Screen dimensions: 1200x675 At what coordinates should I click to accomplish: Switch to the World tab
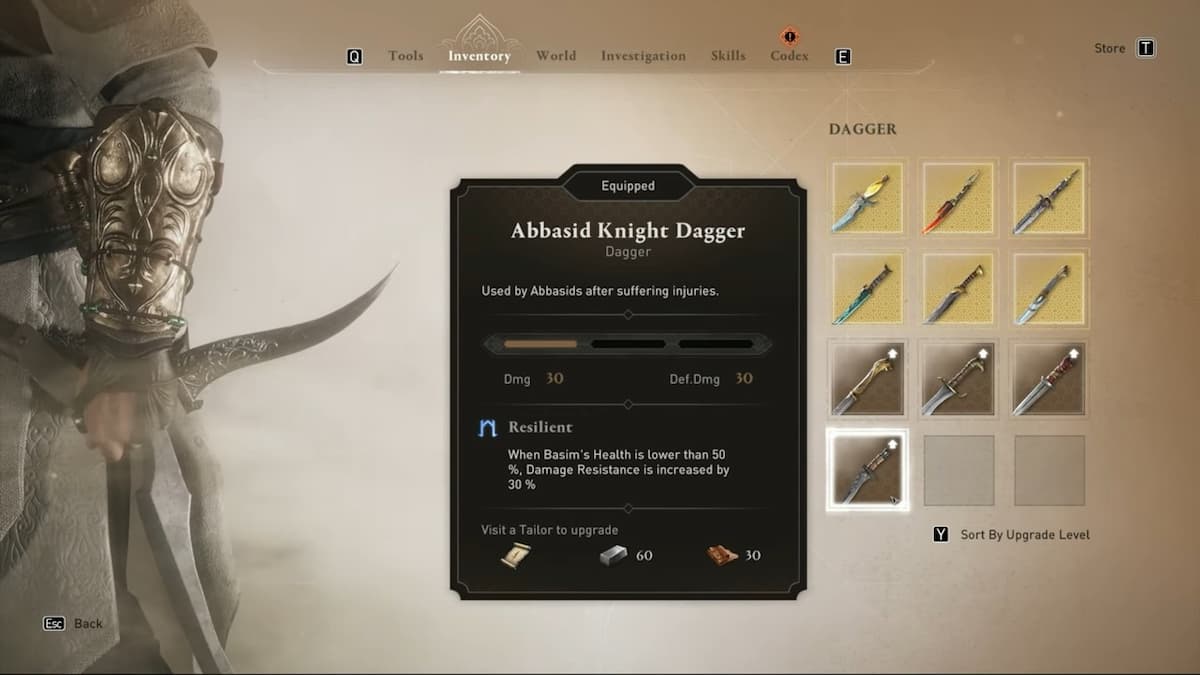tap(555, 56)
